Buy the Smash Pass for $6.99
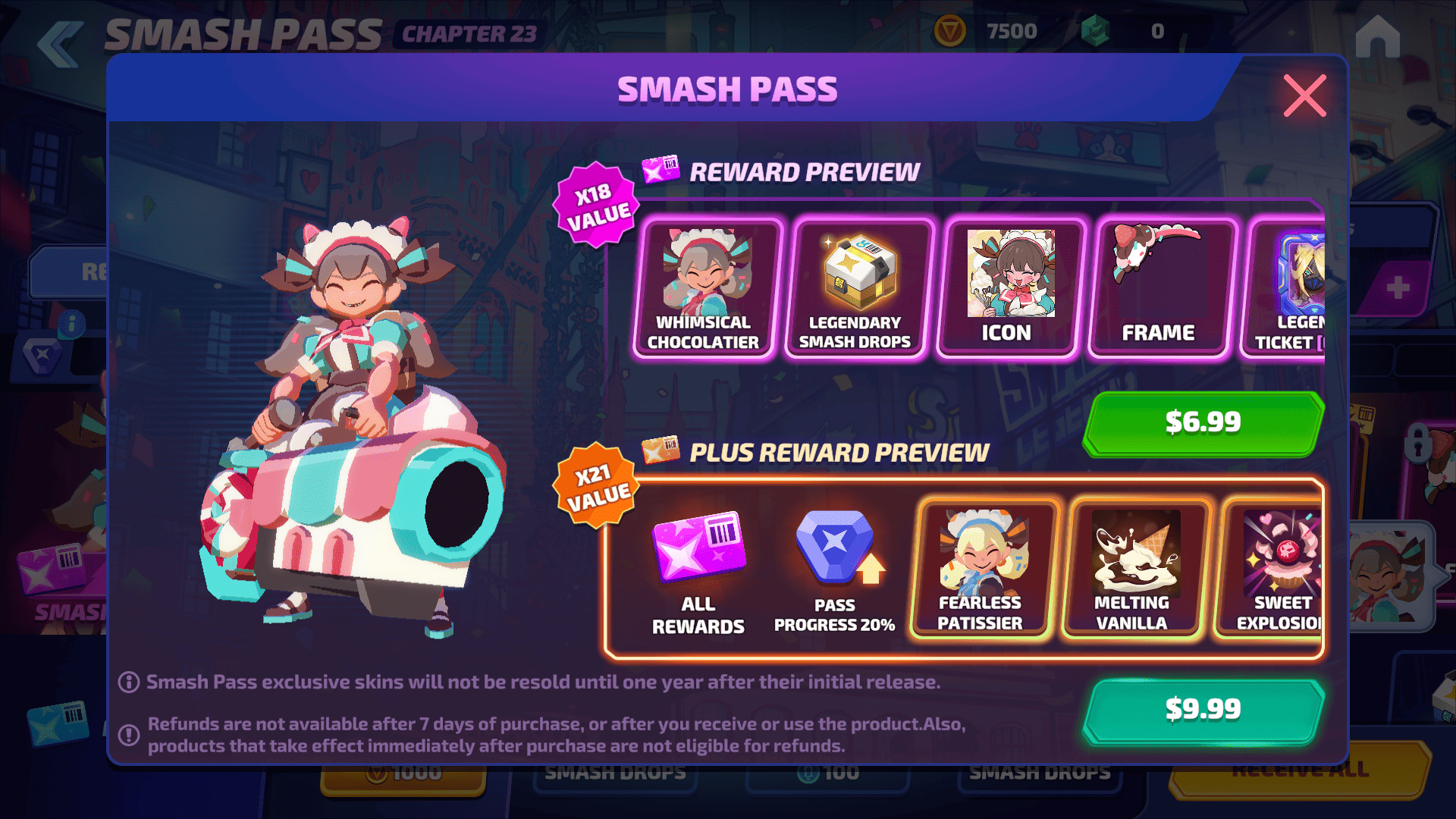Image resolution: width=1456 pixels, height=819 pixels. point(1203,422)
